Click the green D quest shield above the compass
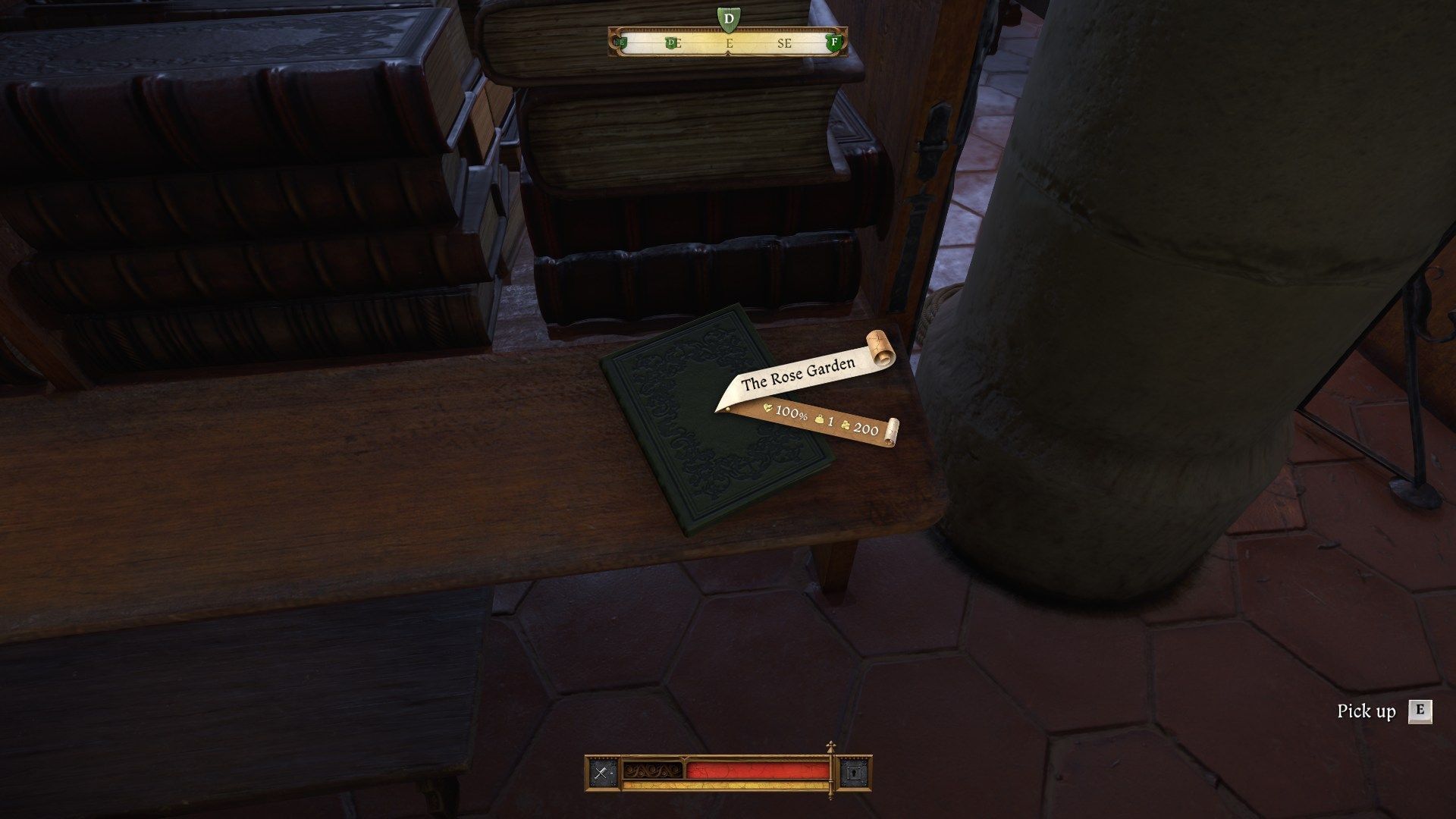This screenshot has height=819, width=1456. click(x=729, y=17)
